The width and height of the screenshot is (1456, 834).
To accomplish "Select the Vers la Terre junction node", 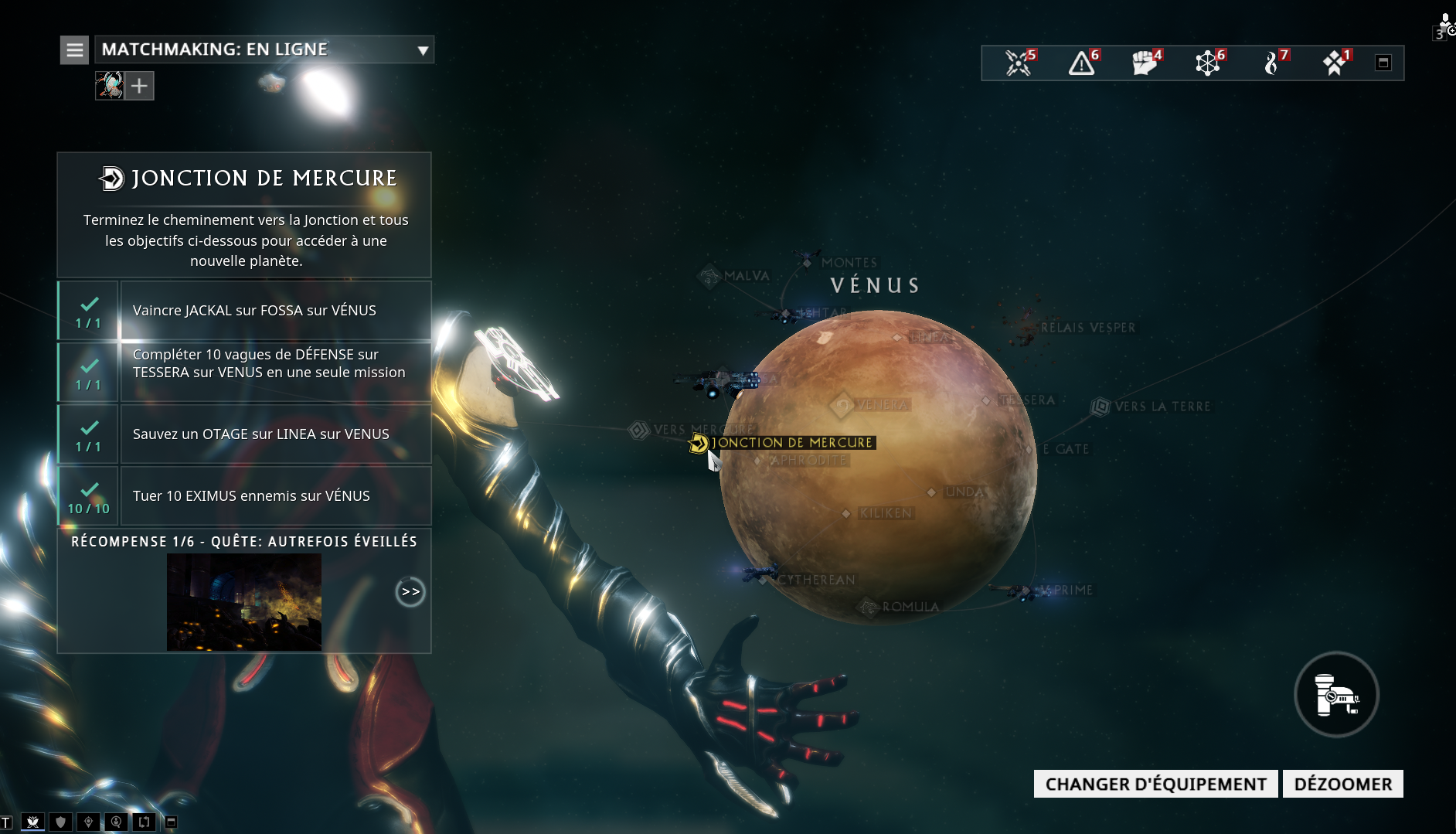I will coord(1152,407).
